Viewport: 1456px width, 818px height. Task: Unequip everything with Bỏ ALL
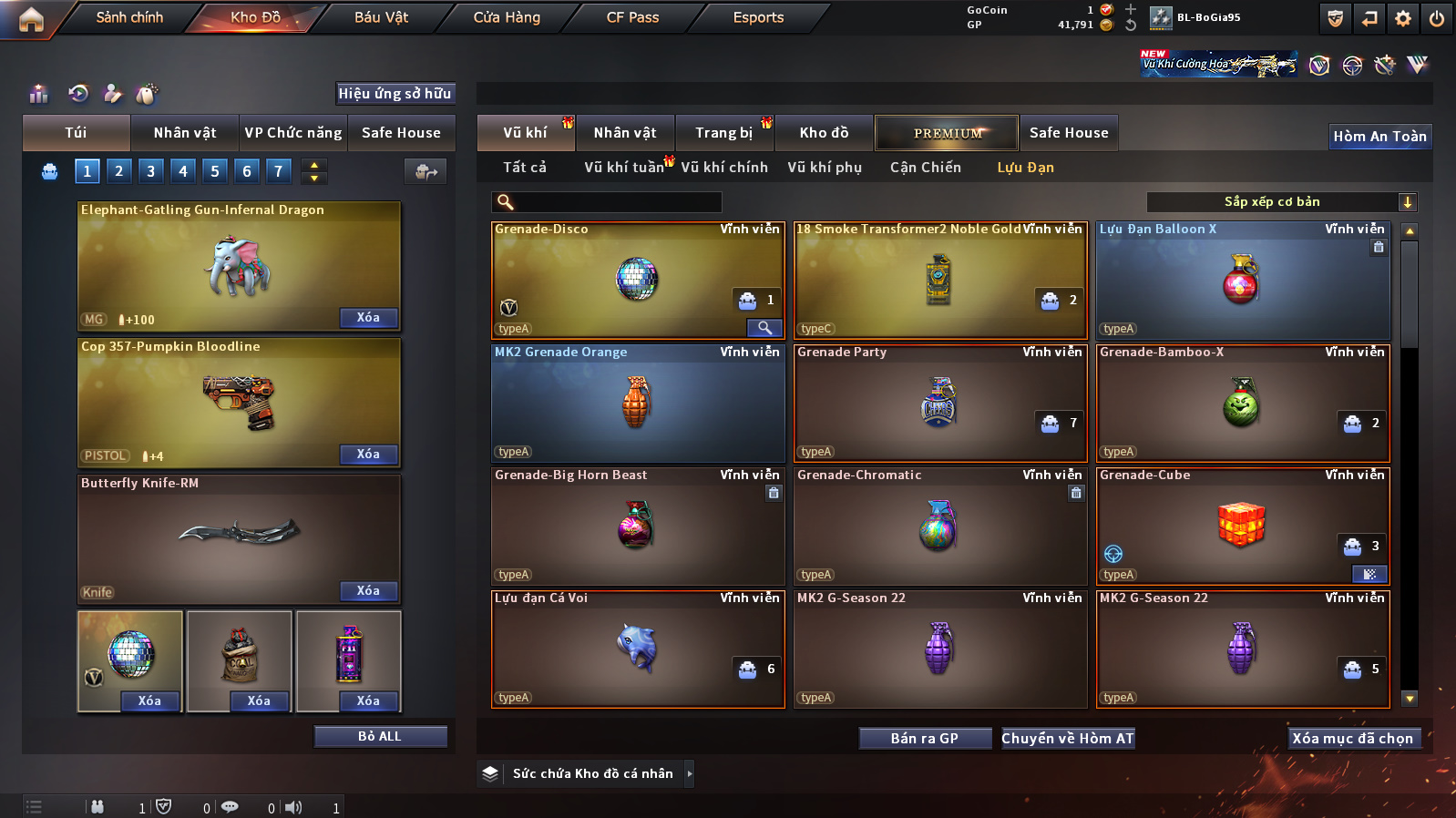[380, 736]
